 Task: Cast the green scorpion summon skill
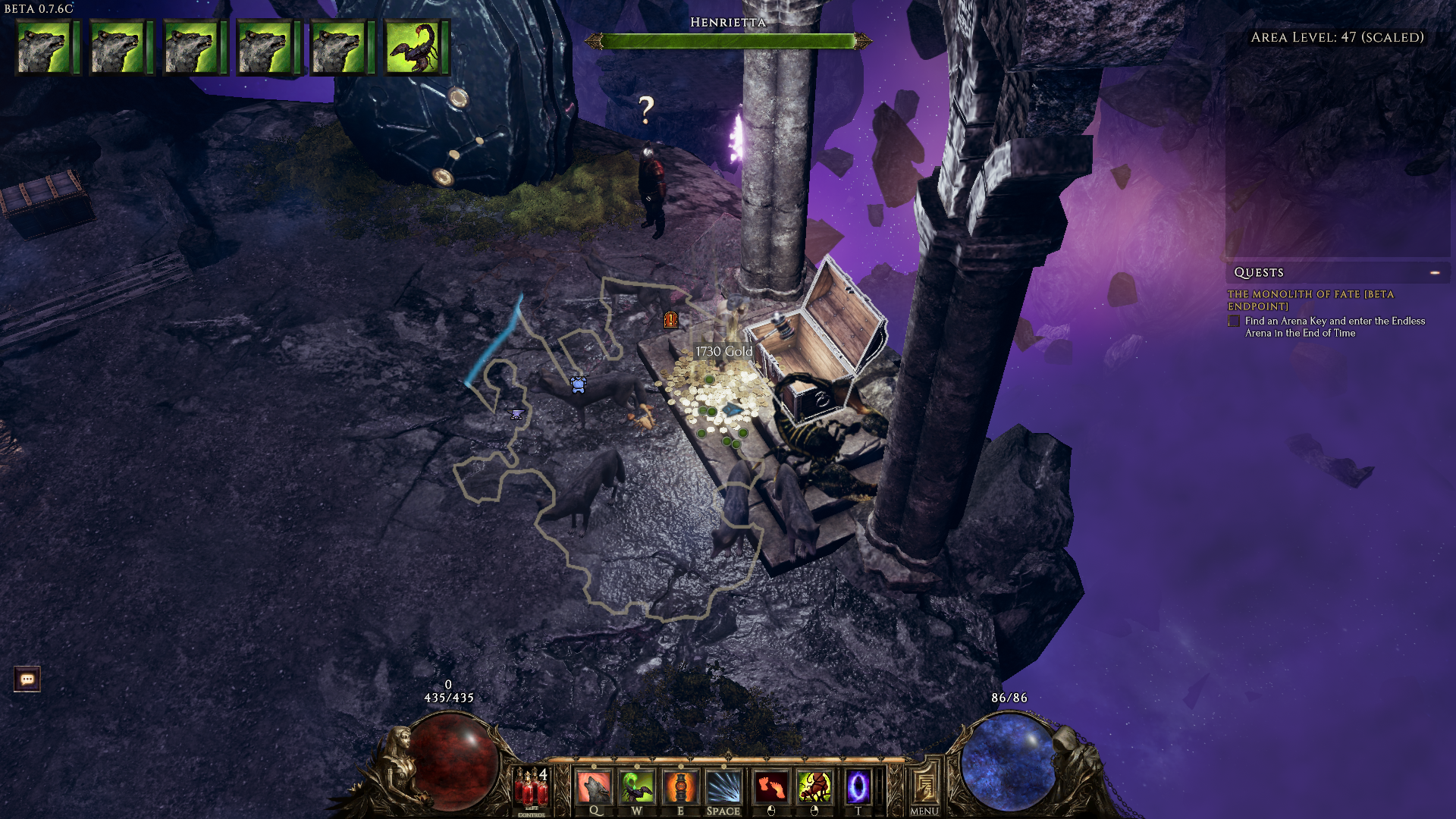coord(637,787)
